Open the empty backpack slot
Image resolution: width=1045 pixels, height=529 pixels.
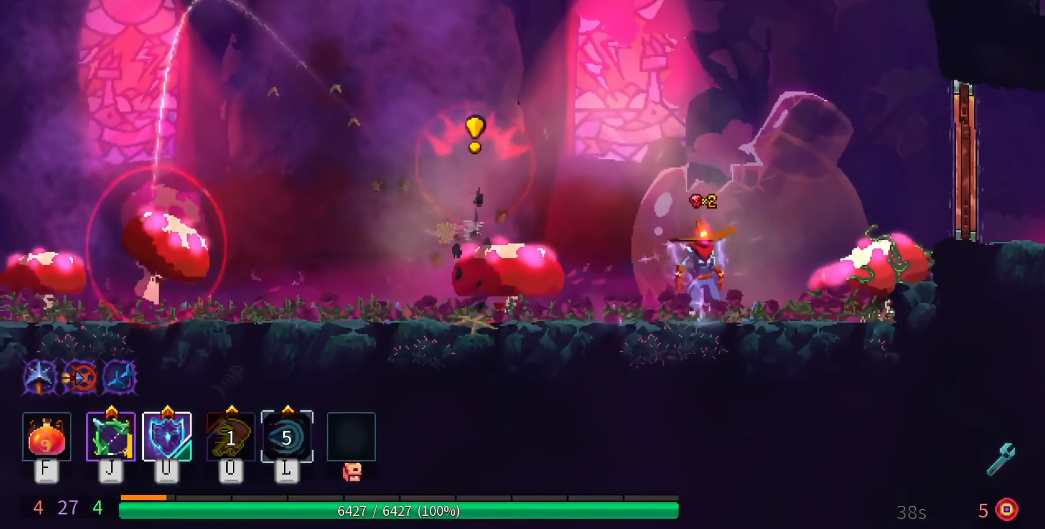click(351, 437)
